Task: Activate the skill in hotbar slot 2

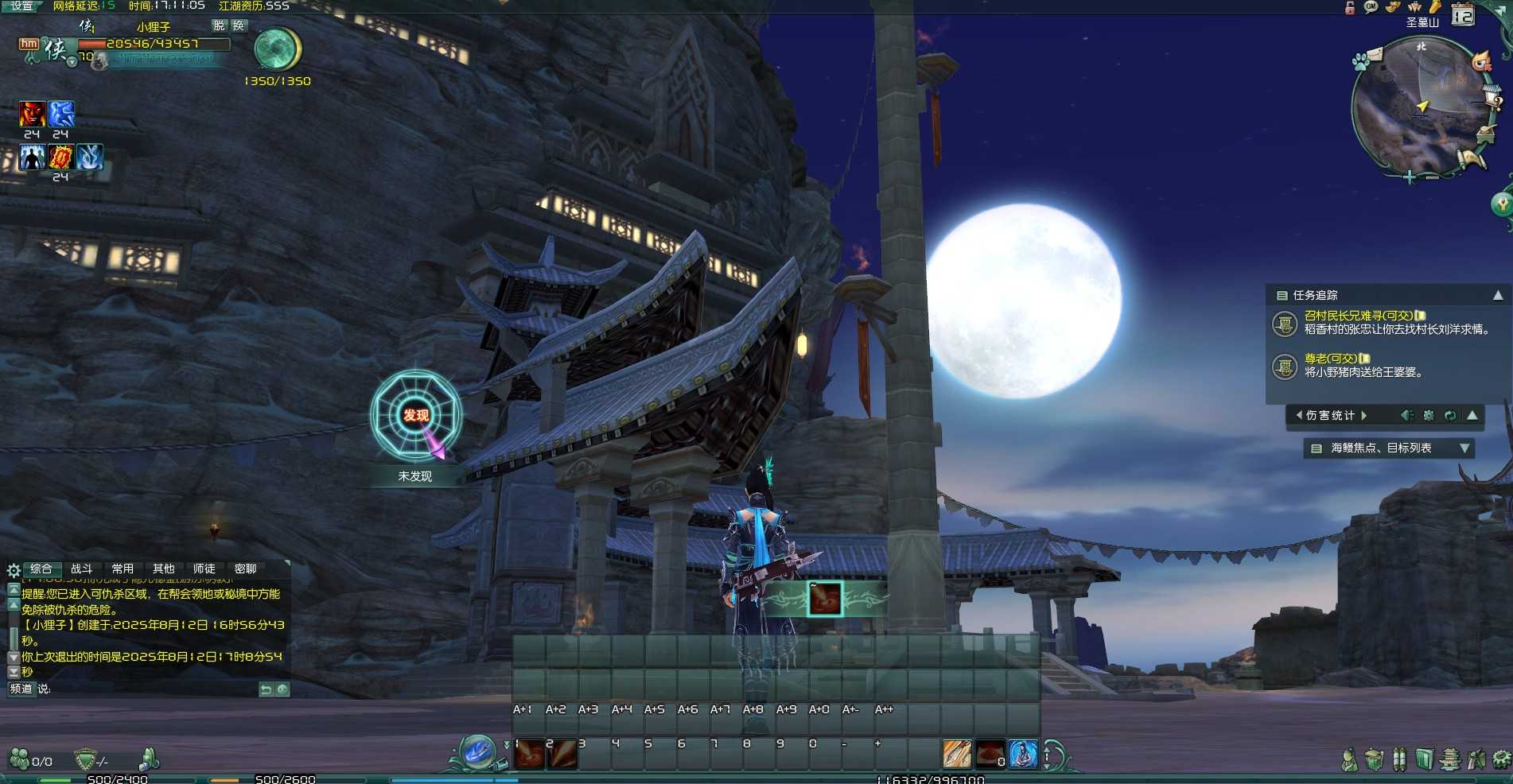Action: point(562,754)
